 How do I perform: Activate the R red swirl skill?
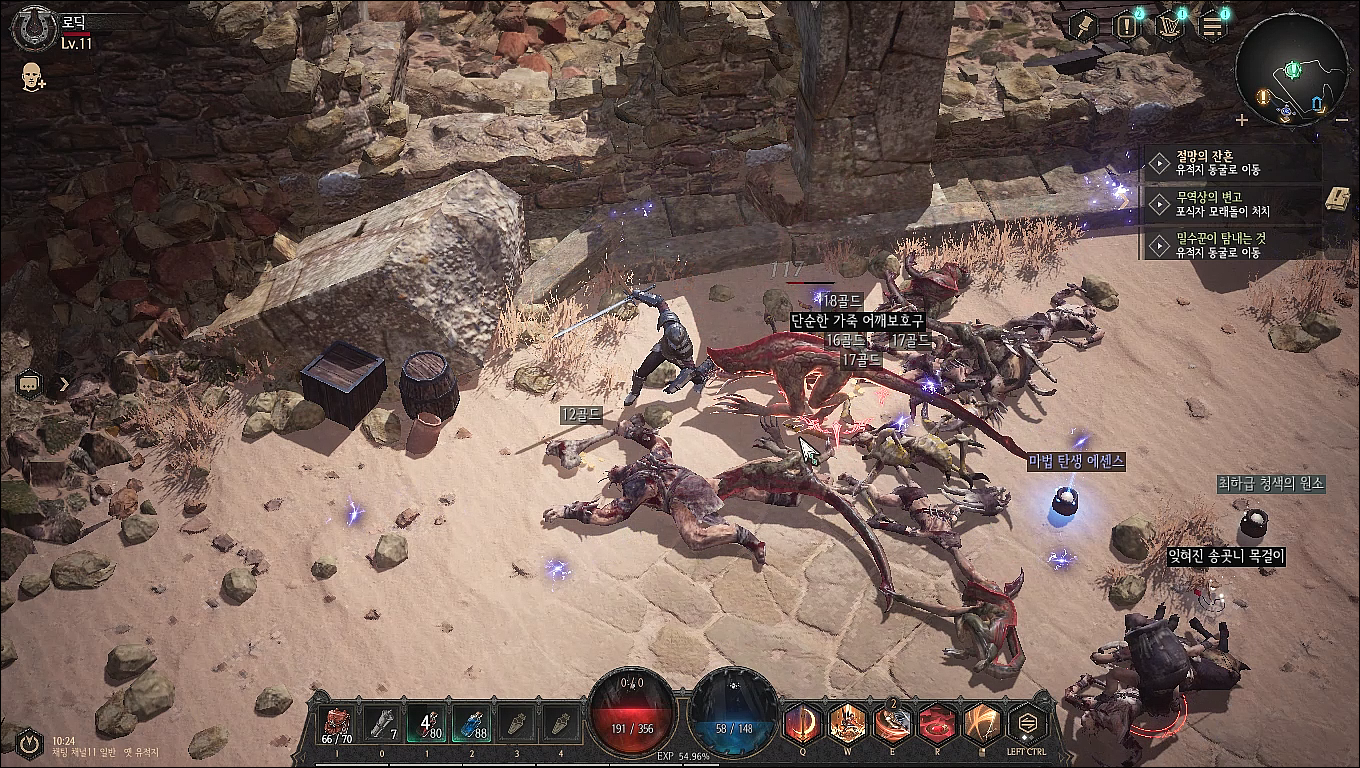click(x=937, y=722)
